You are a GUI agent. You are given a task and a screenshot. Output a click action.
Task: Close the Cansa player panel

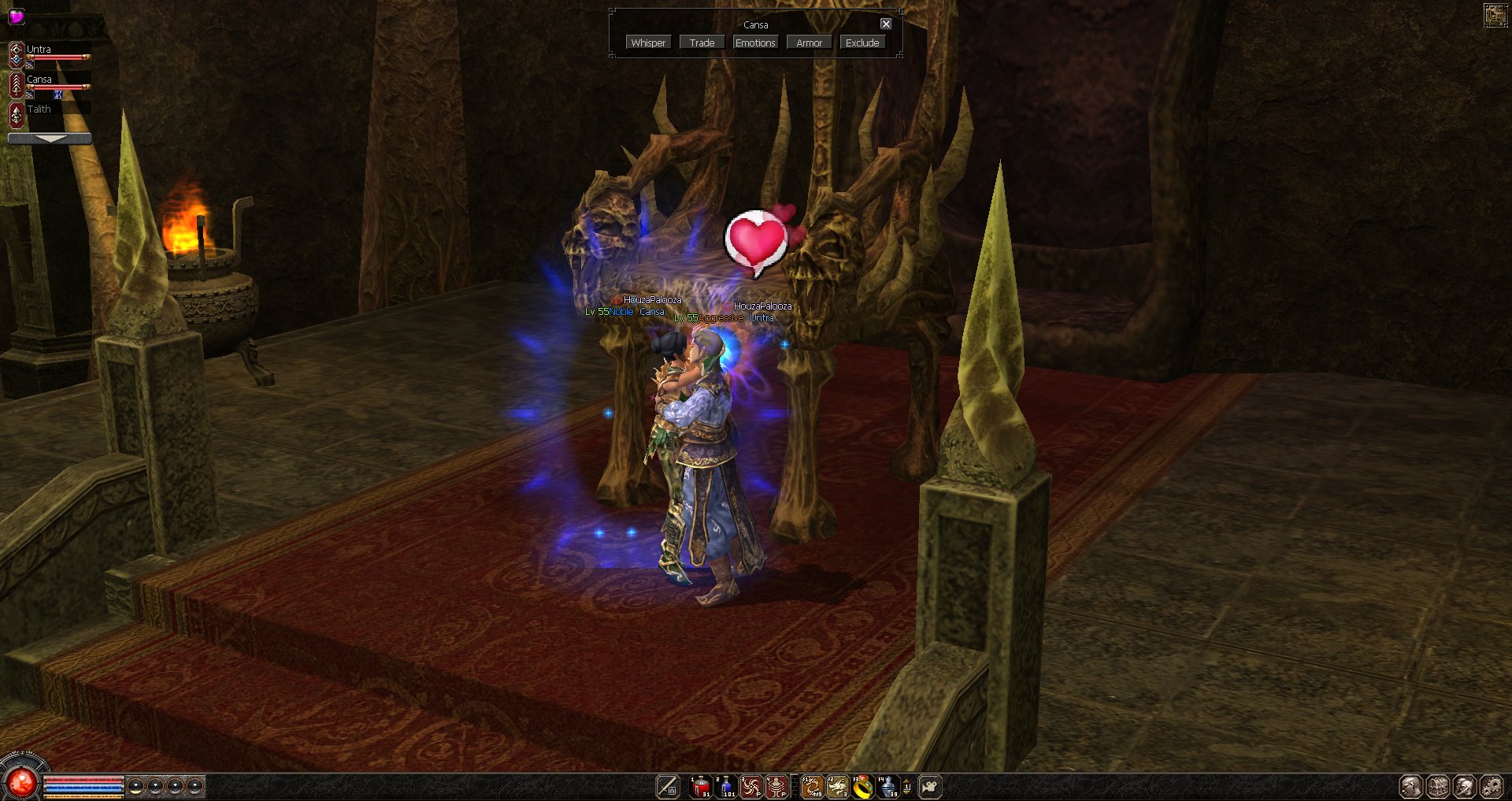[886, 24]
